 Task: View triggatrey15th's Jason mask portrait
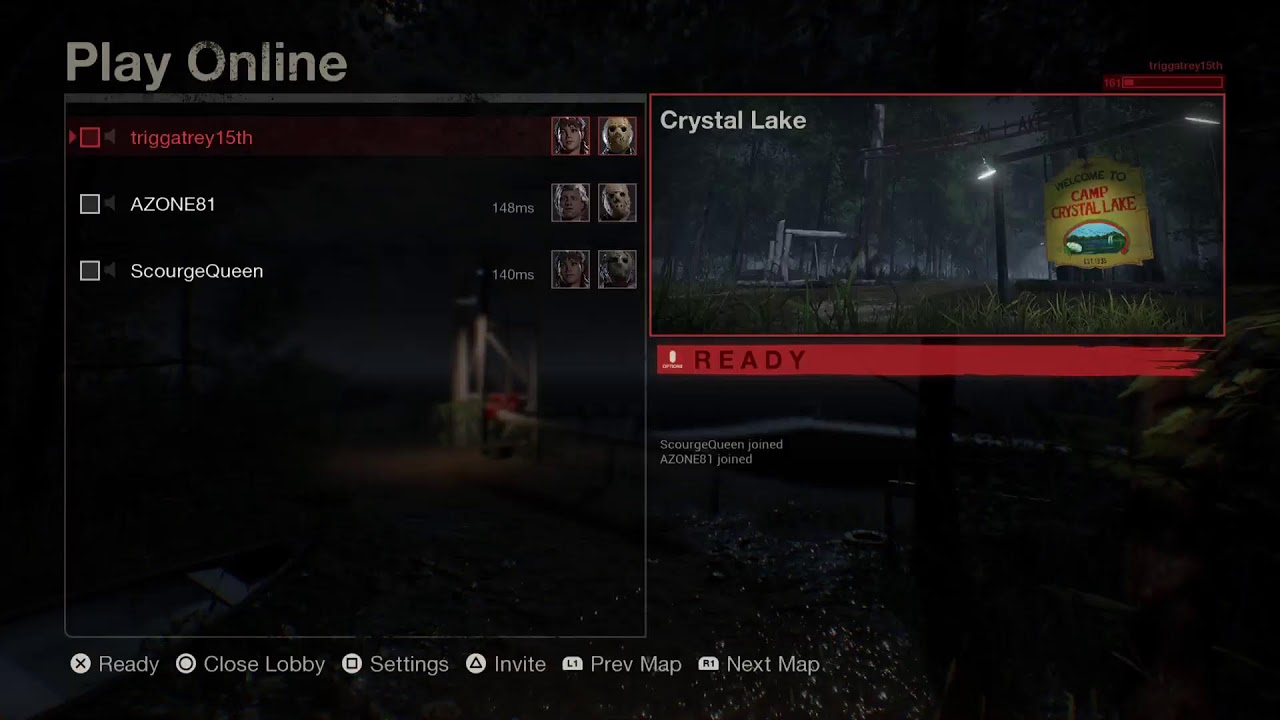click(x=617, y=136)
